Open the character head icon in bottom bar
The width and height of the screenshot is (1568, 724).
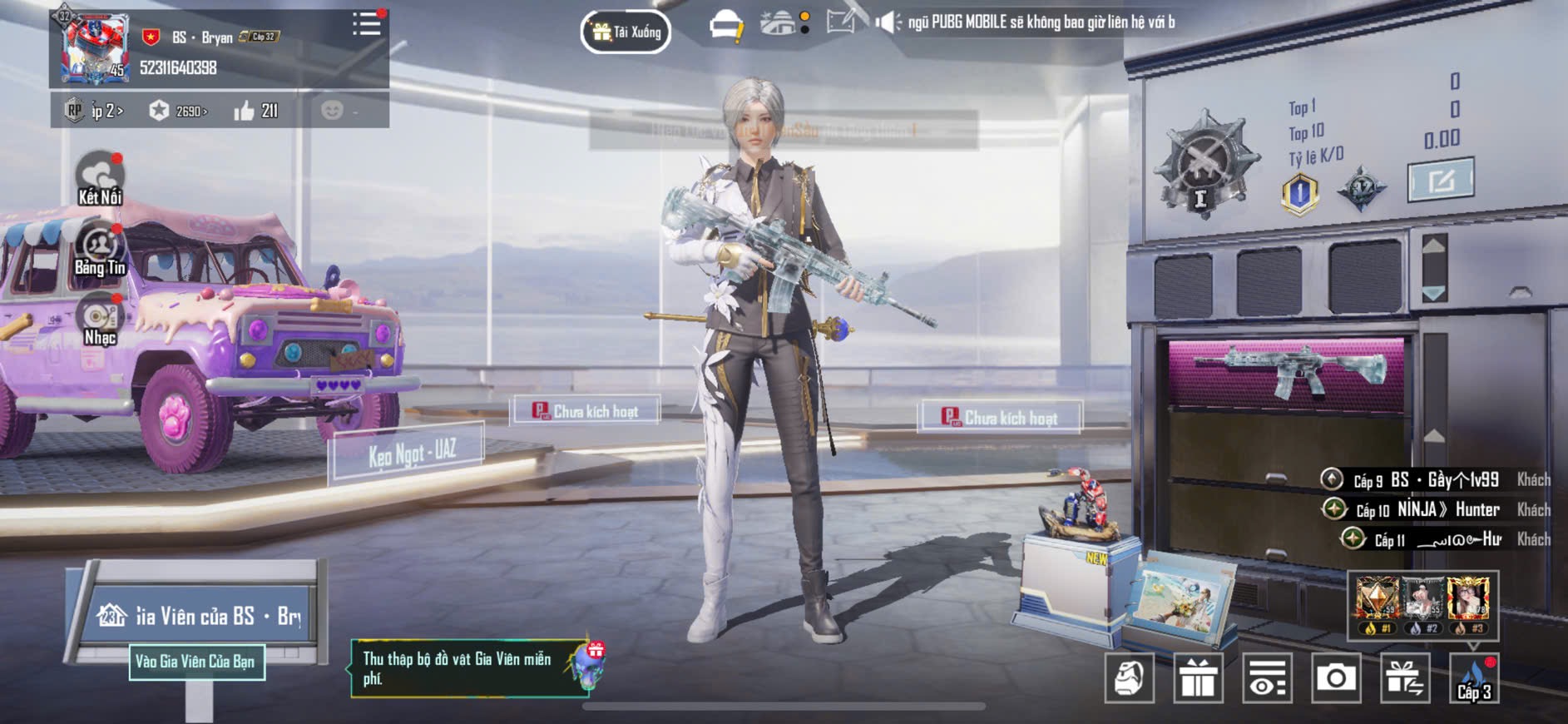coord(1129,678)
